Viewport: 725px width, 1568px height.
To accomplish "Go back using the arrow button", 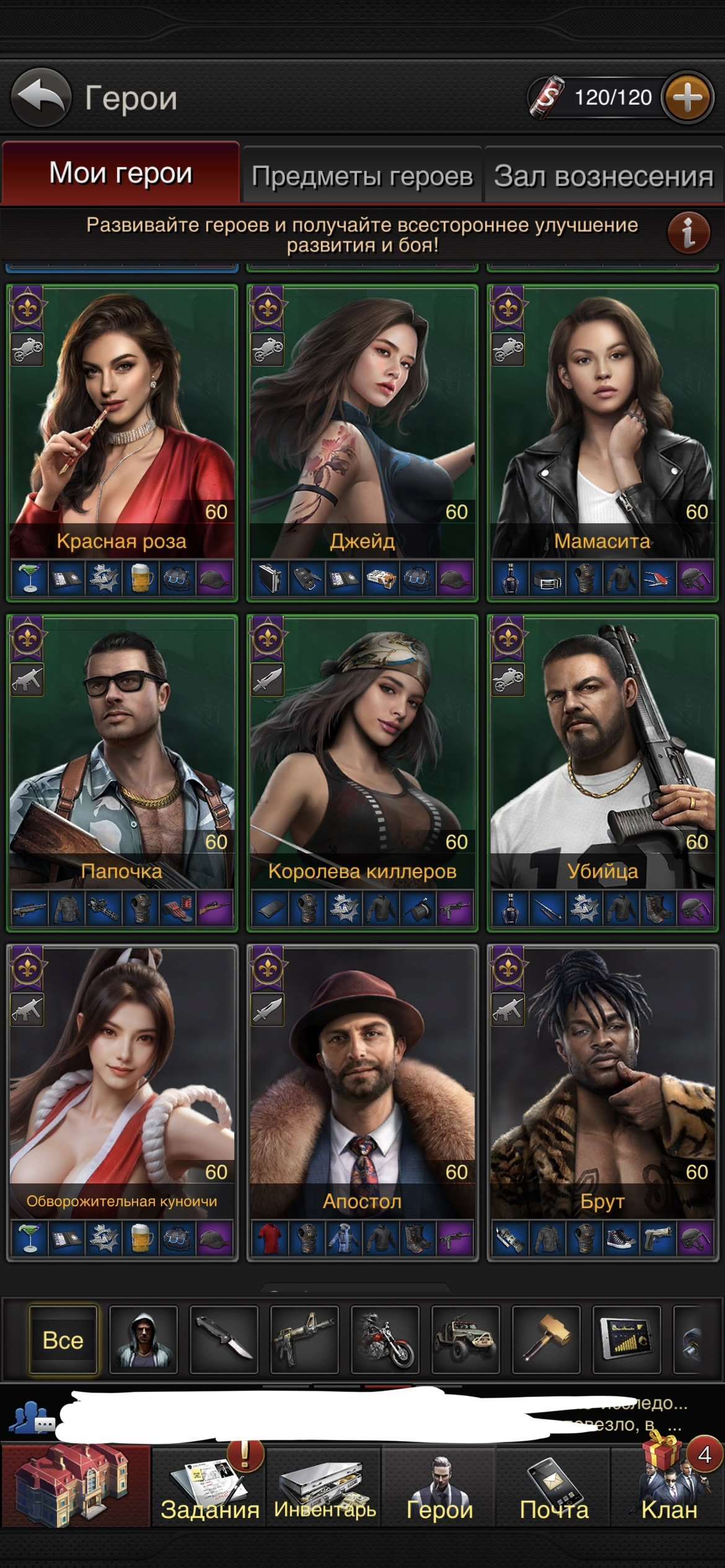I will click(41, 97).
